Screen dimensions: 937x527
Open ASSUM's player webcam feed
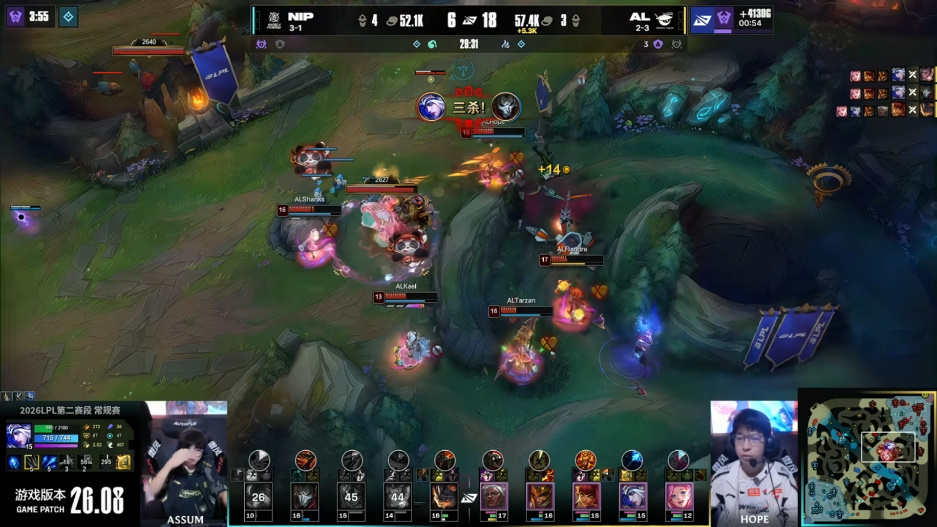(186, 462)
